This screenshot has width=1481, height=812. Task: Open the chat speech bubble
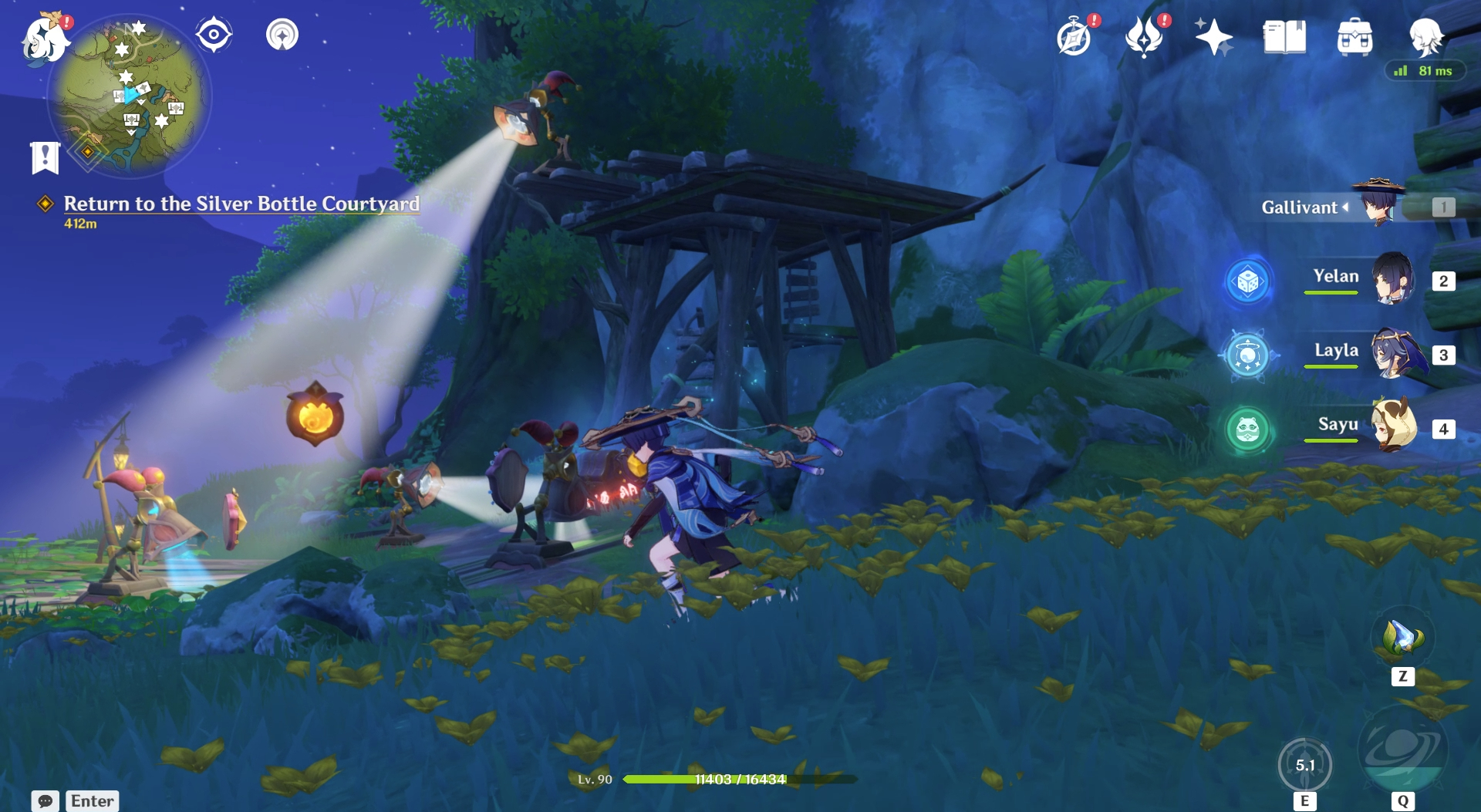46,801
